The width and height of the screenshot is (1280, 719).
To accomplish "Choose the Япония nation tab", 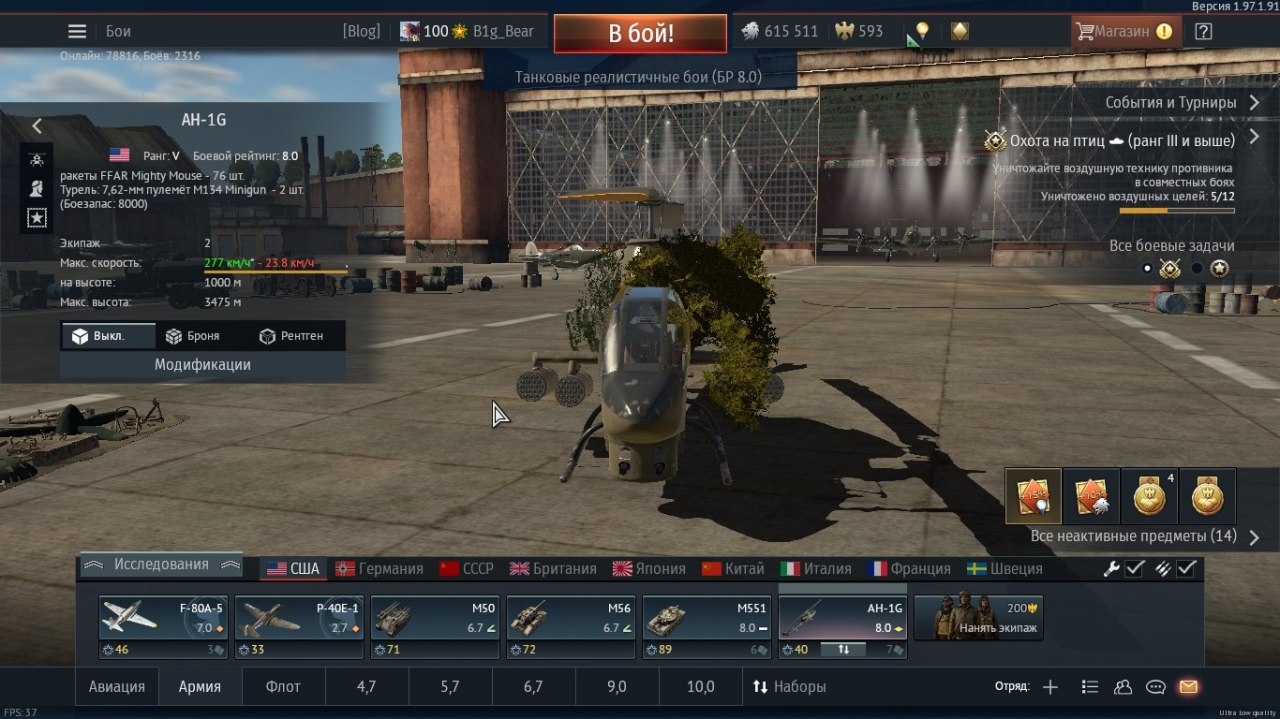I will [649, 568].
